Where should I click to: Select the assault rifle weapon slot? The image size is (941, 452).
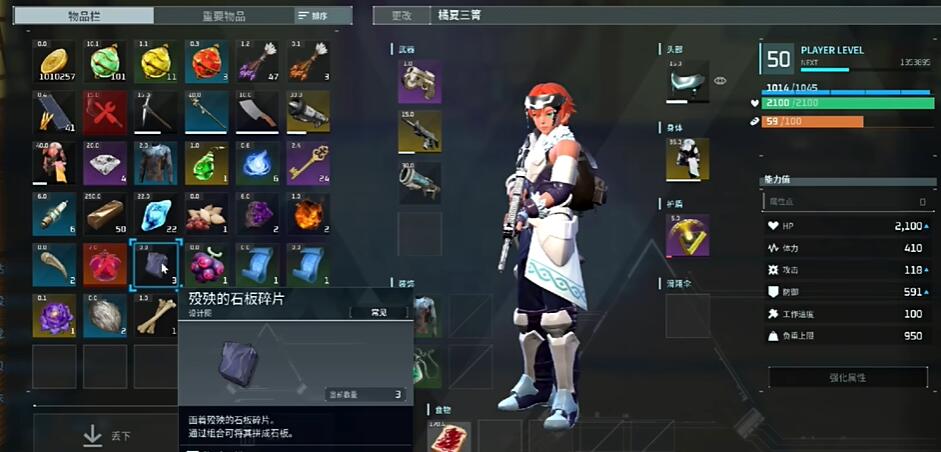(x=419, y=132)
